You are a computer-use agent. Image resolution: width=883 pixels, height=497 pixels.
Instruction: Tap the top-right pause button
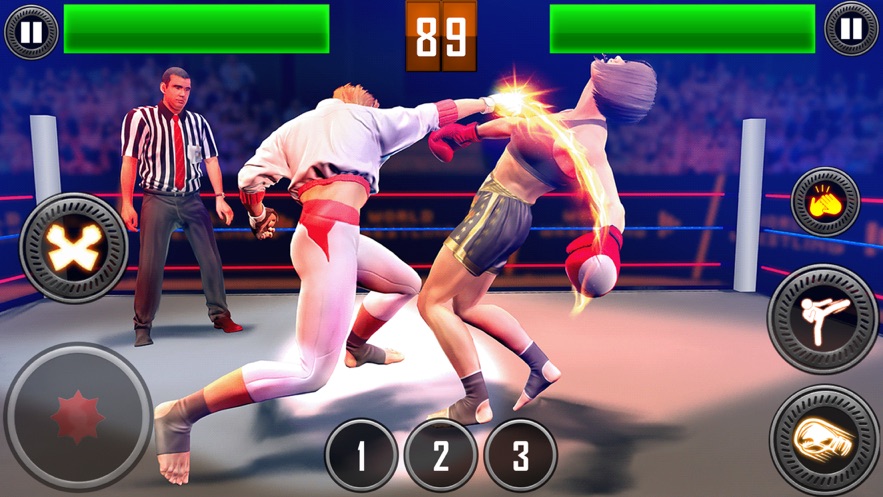tap(851, 29)
